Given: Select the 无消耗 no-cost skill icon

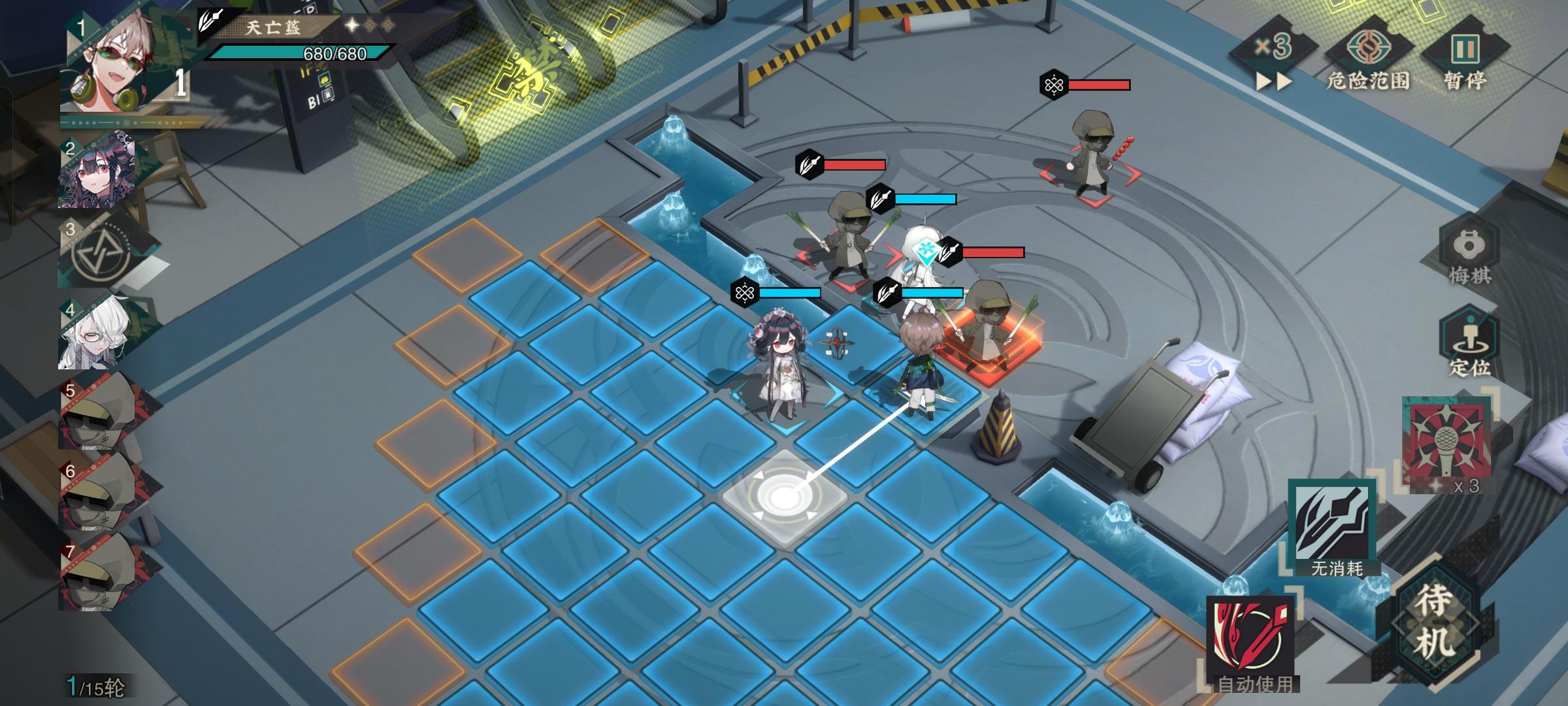Looking at the screenshot, I should (1333, 520).
